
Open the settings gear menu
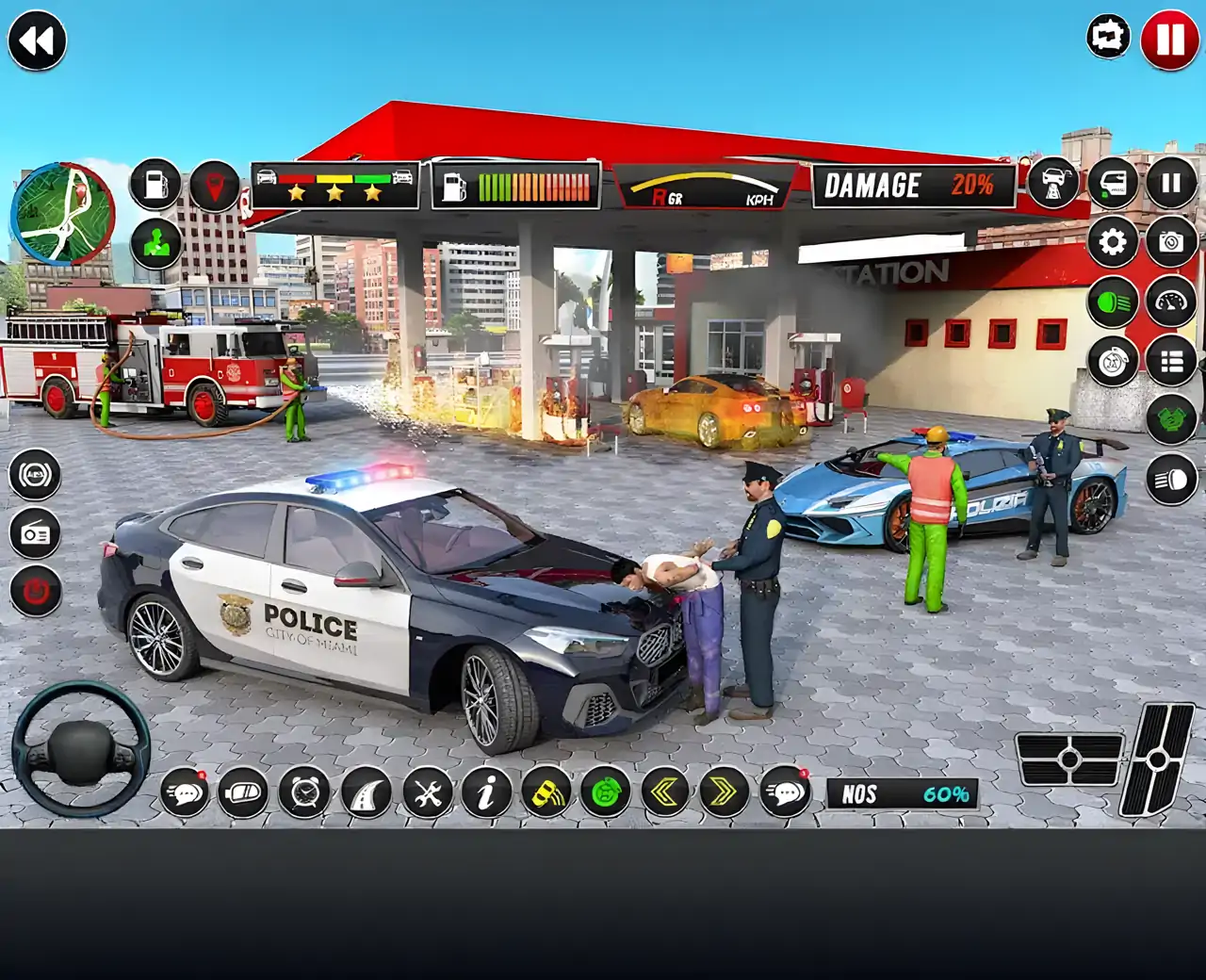click(1113, 242)
